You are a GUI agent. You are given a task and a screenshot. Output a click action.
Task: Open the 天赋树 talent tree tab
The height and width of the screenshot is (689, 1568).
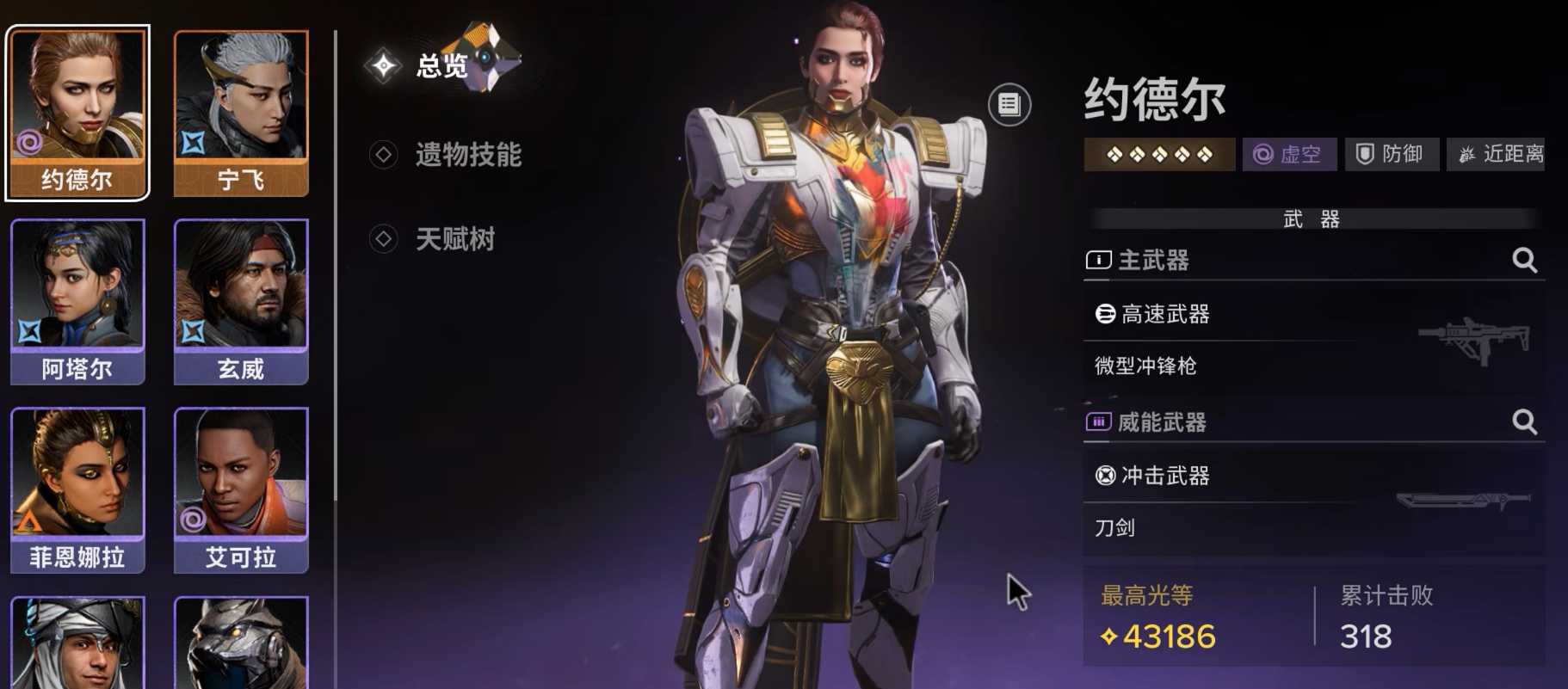(454, 239)
